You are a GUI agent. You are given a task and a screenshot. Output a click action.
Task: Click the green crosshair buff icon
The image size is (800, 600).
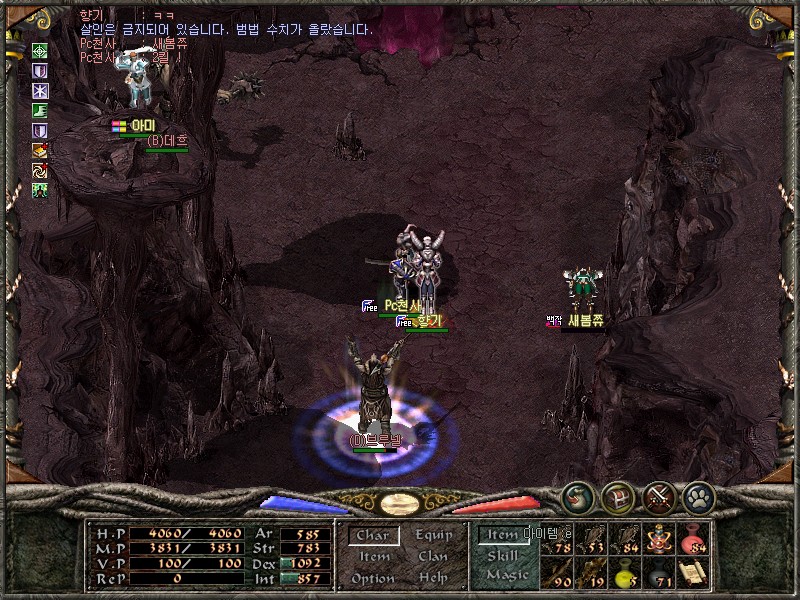(41, 51)
